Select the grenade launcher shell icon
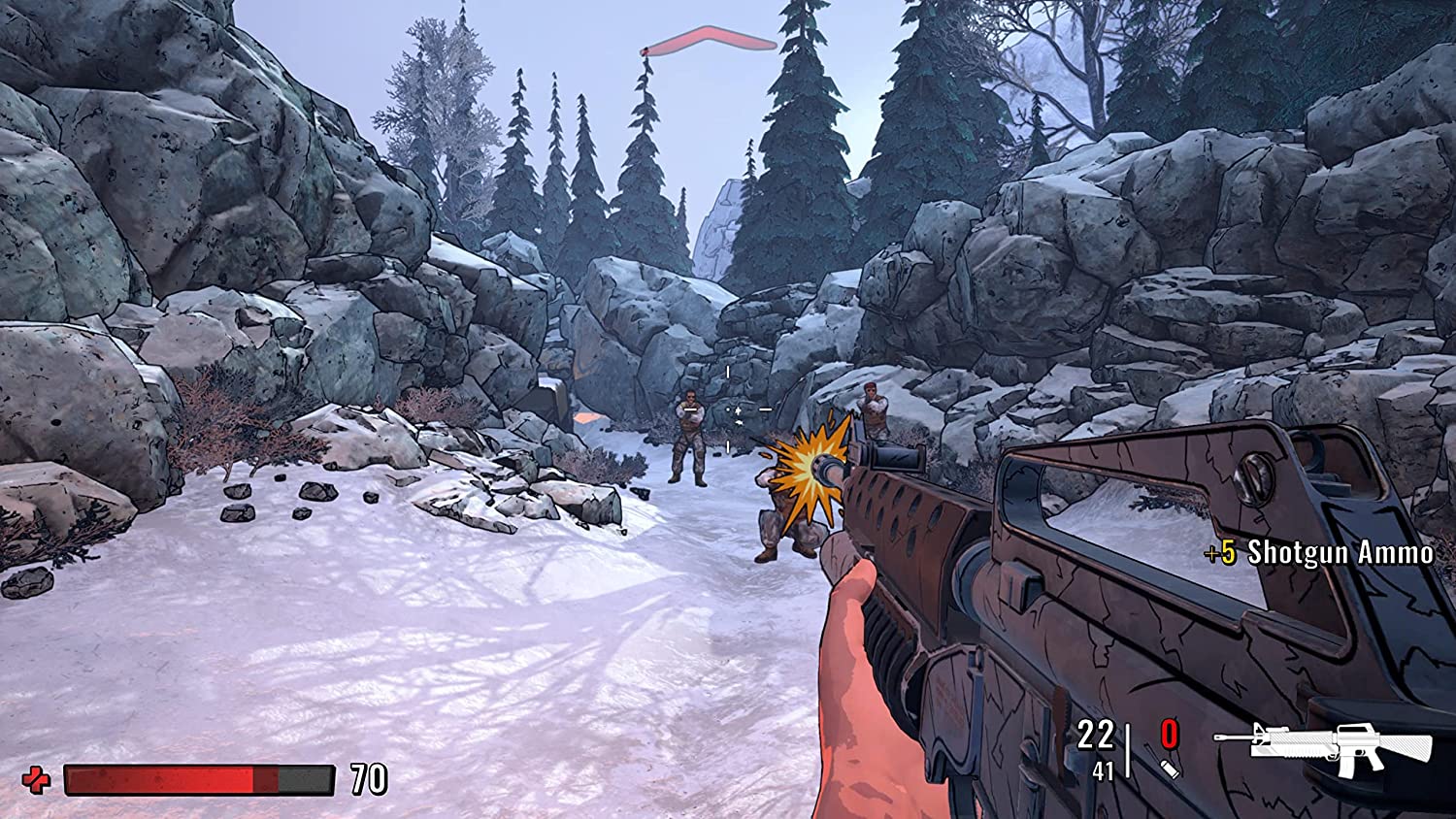 pos(1170,769)
